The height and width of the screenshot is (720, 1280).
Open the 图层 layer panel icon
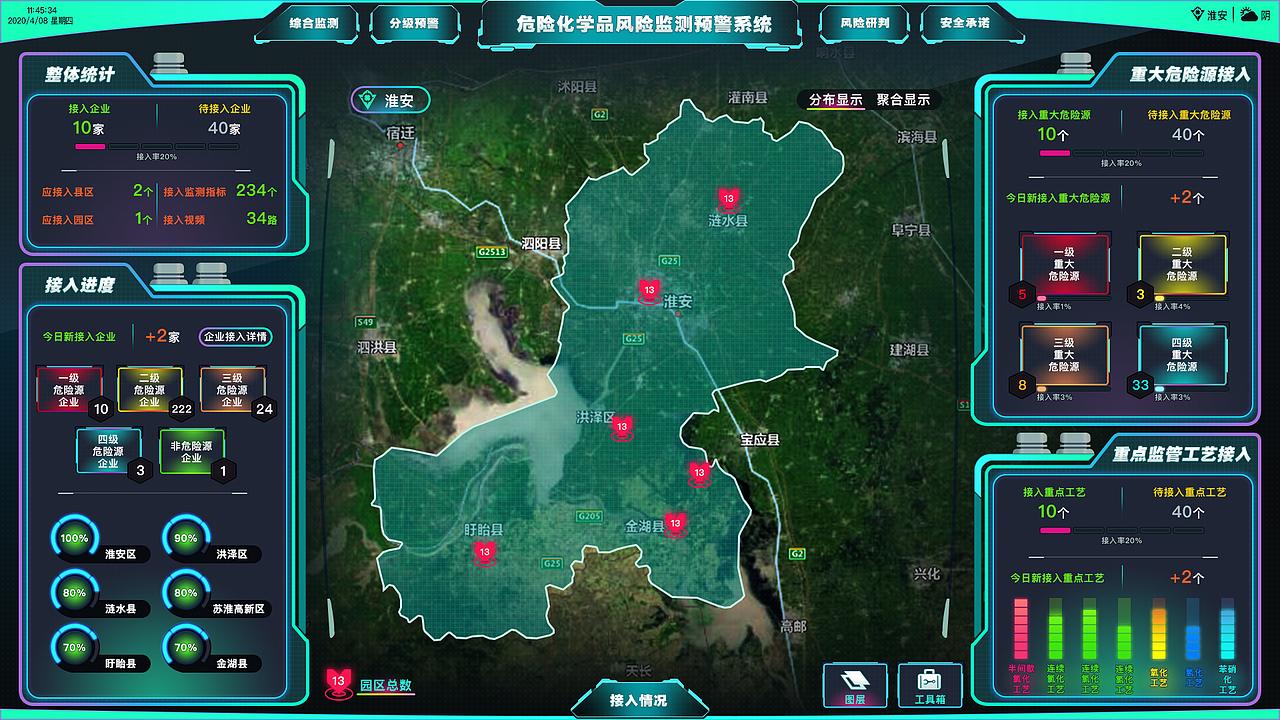pyautogui.click(x=855, y=684)
